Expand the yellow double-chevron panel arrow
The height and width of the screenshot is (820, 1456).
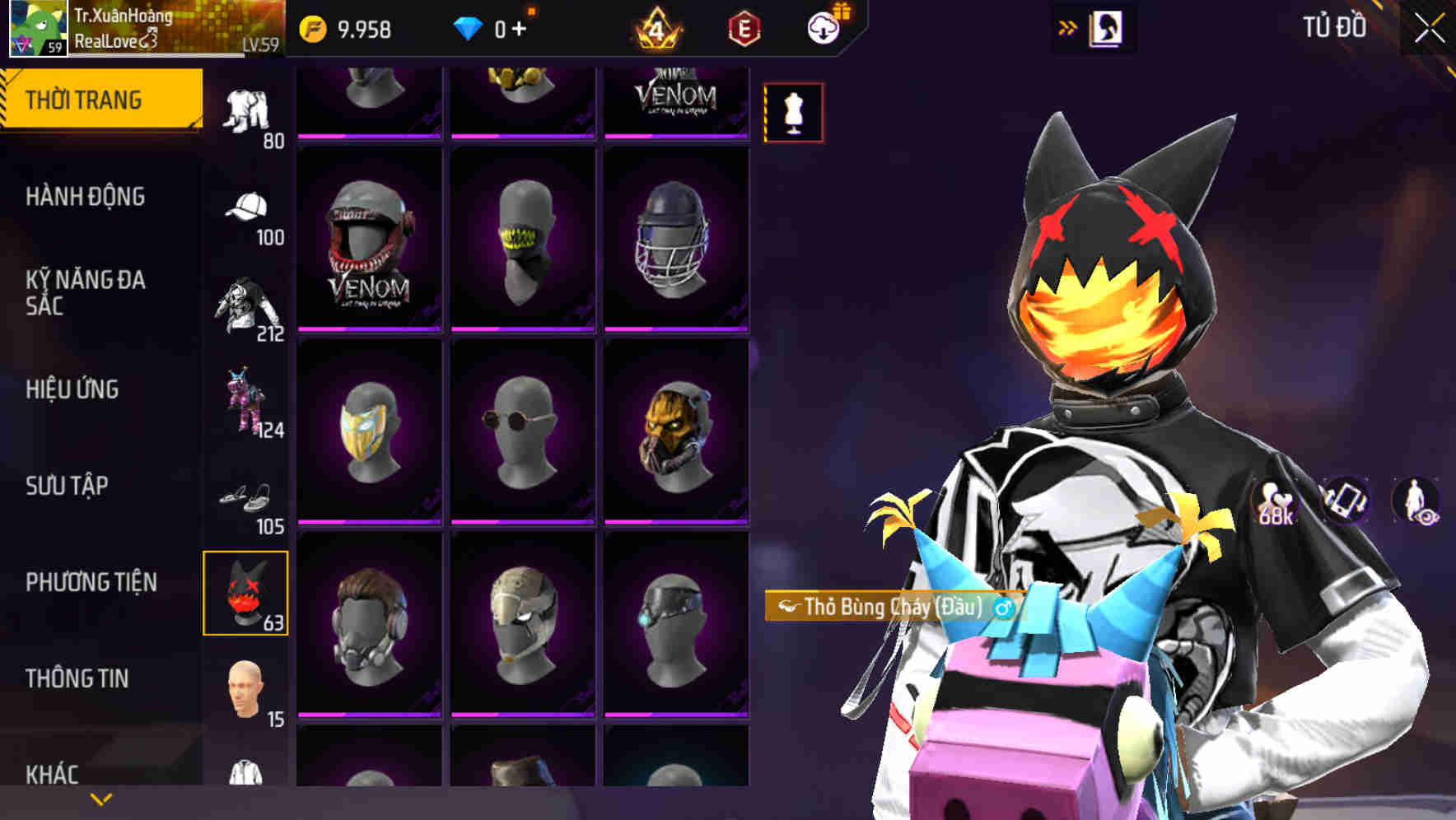click(1068, 26)
